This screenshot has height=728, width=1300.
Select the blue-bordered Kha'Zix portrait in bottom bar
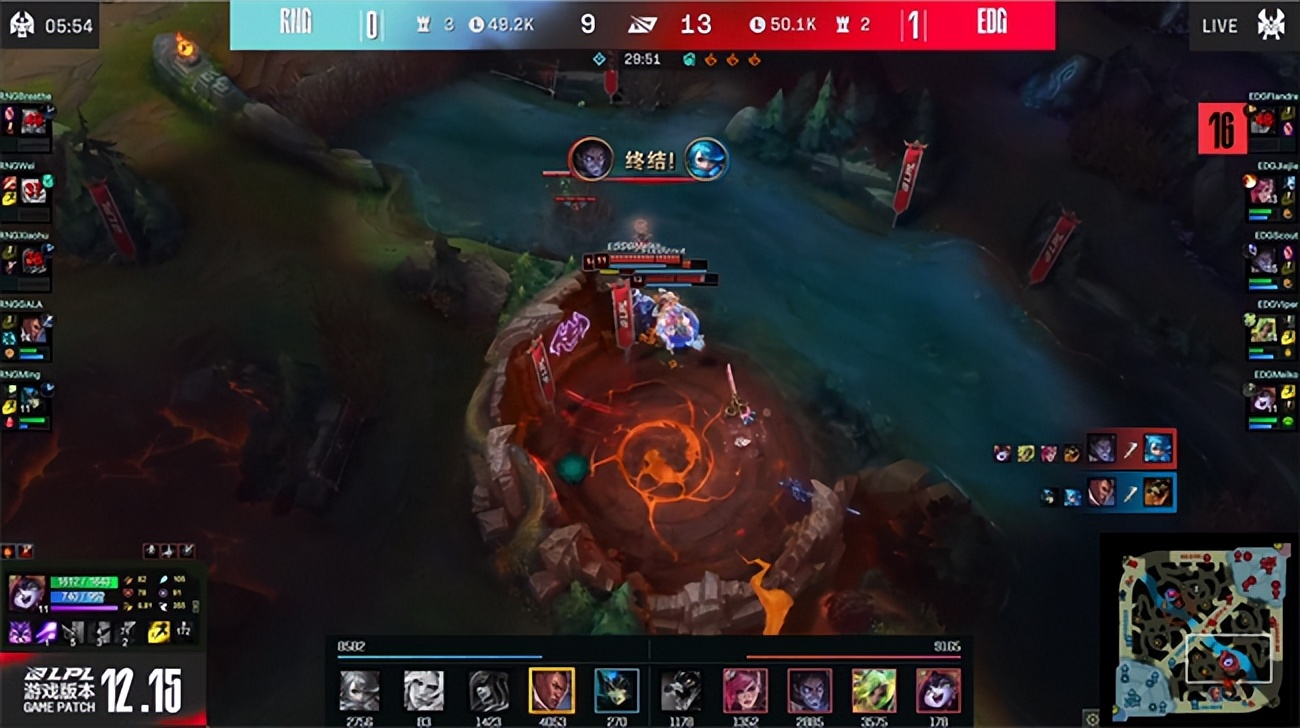point(617,688)
